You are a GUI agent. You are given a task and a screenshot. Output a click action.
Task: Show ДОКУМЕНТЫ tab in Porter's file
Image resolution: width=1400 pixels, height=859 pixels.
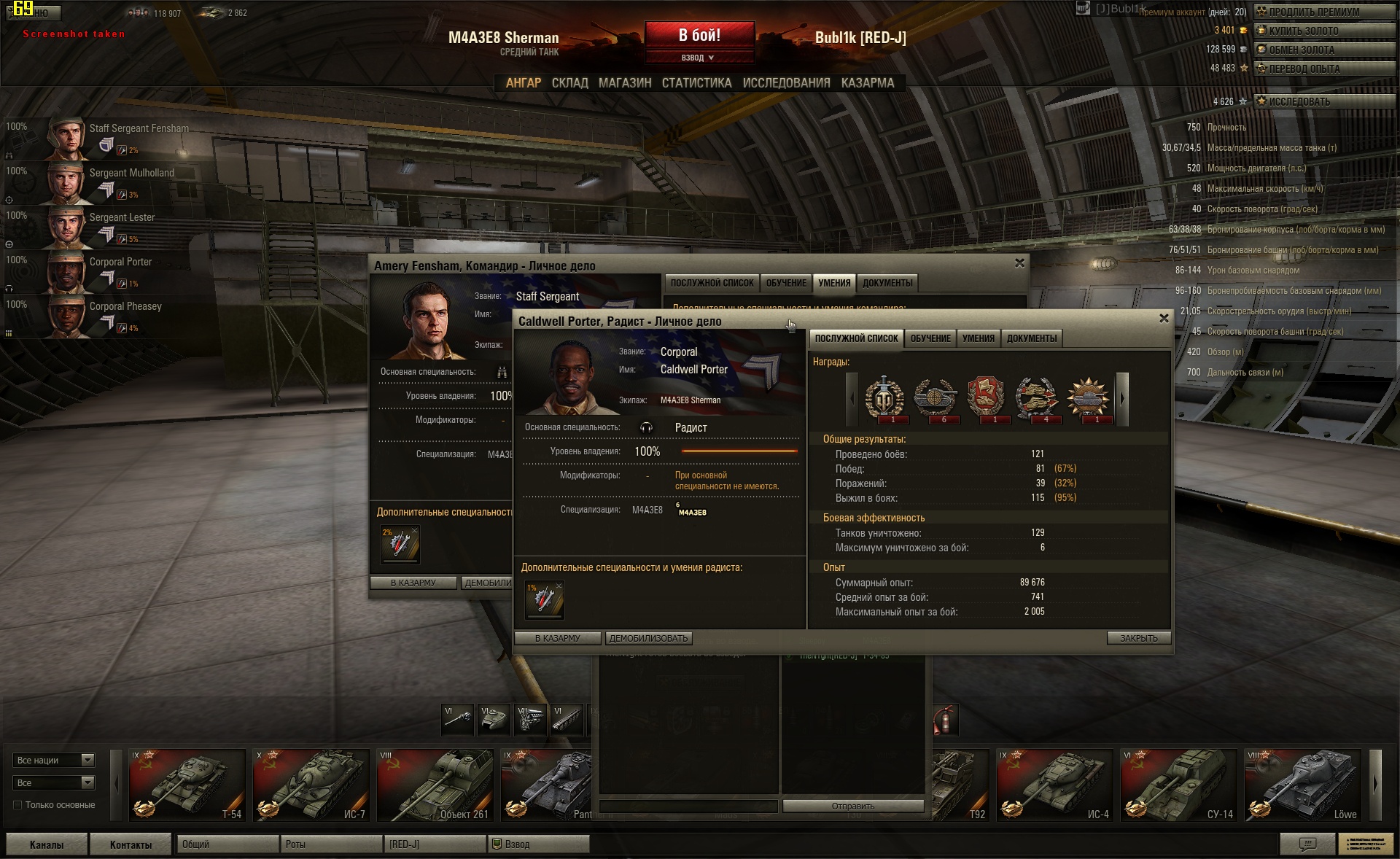1031,338
